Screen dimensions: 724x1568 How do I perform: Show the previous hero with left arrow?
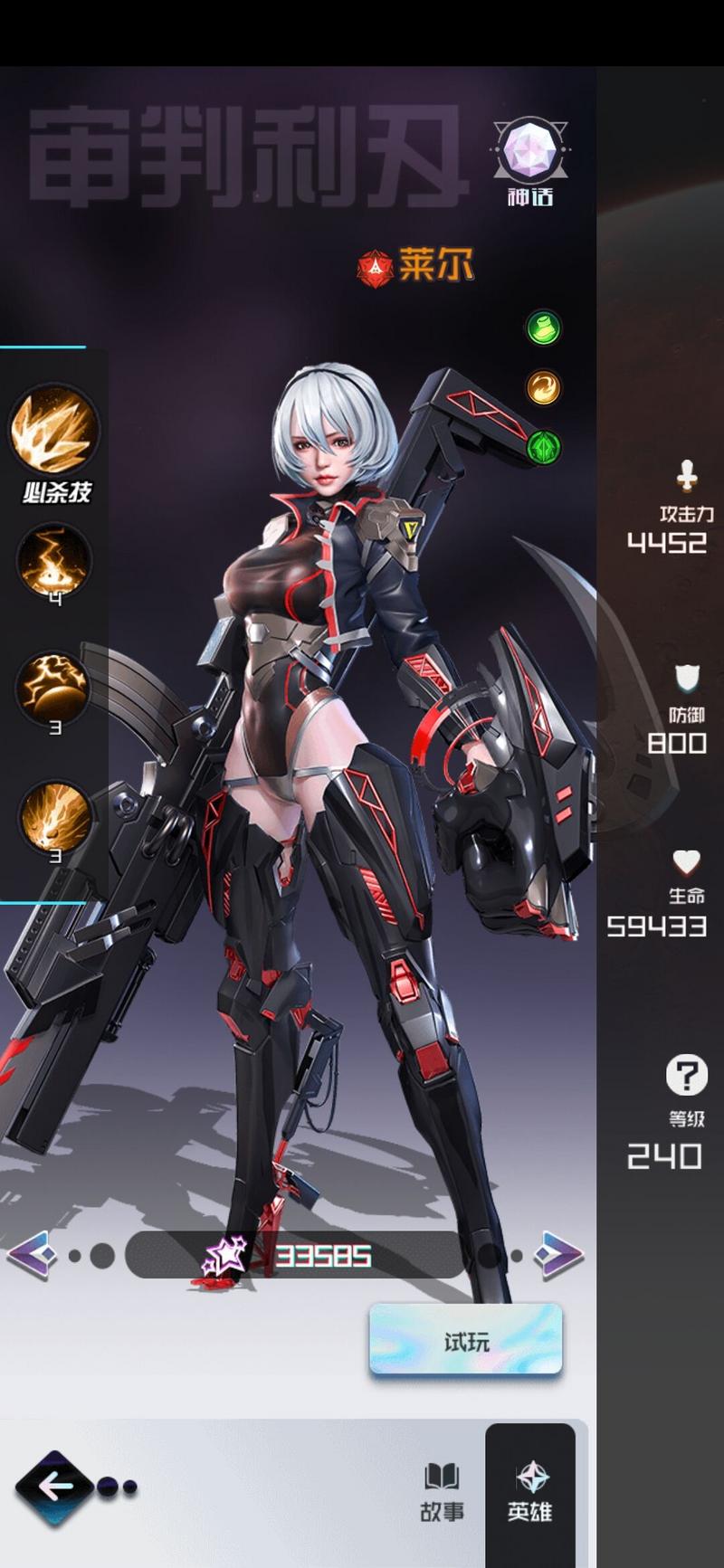tap(33, 1255)
